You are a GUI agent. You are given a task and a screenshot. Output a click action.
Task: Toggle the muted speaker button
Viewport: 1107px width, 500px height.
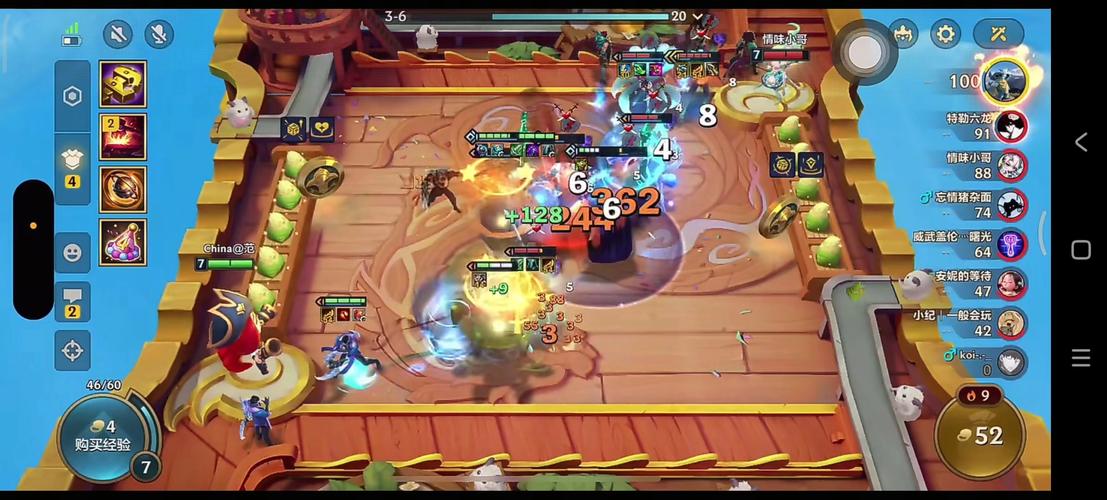pyautogui.click(x=118, y=34)
